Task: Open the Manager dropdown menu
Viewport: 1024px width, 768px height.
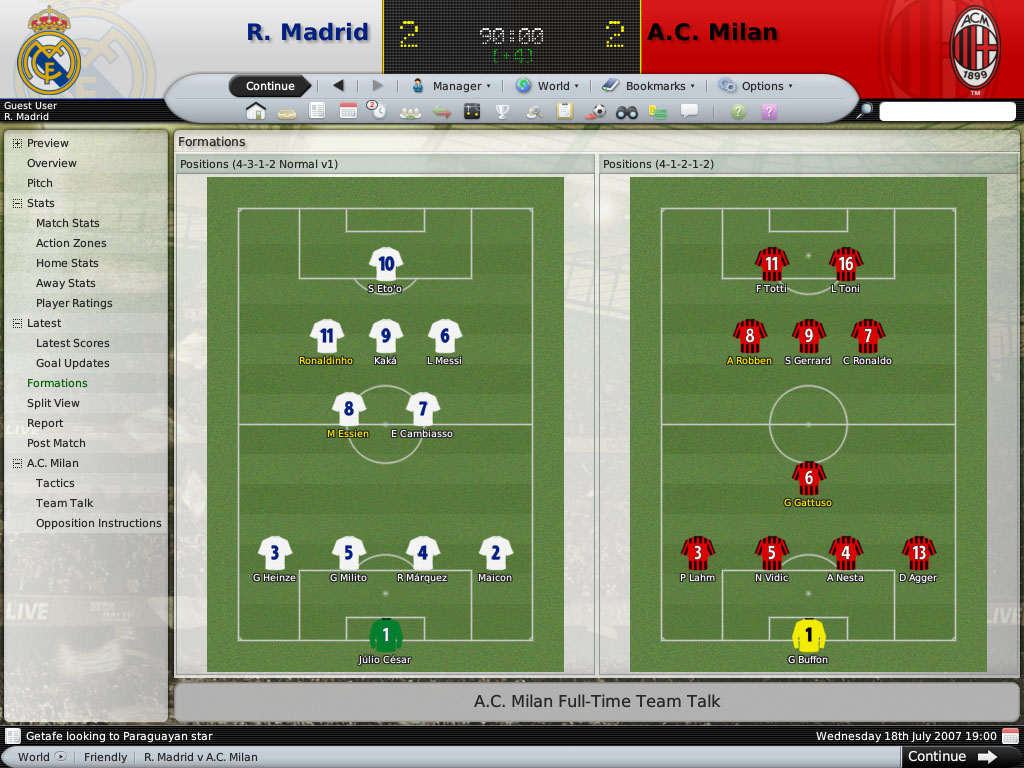Action: 451,86
